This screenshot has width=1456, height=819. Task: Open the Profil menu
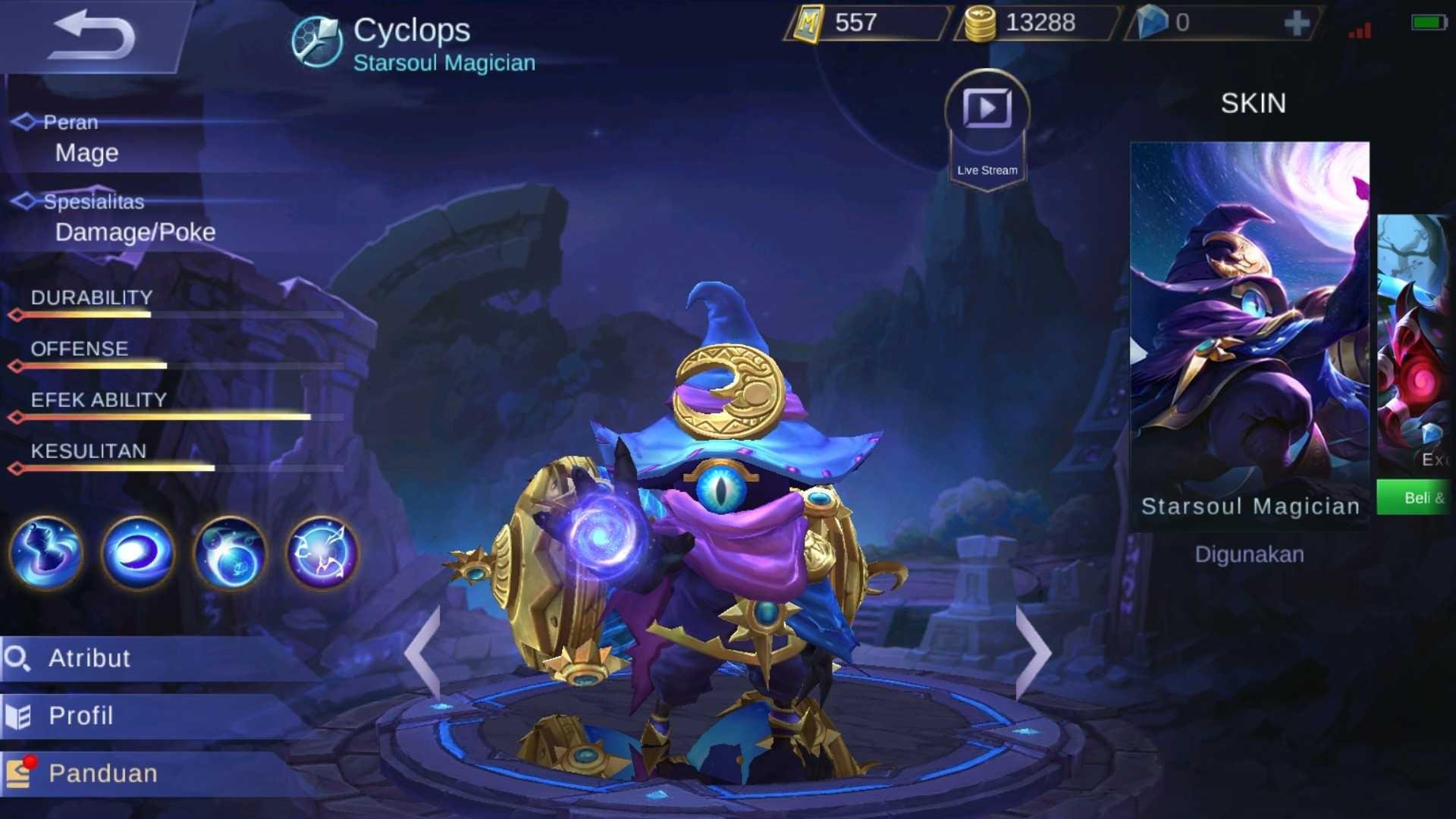[80, 716]
